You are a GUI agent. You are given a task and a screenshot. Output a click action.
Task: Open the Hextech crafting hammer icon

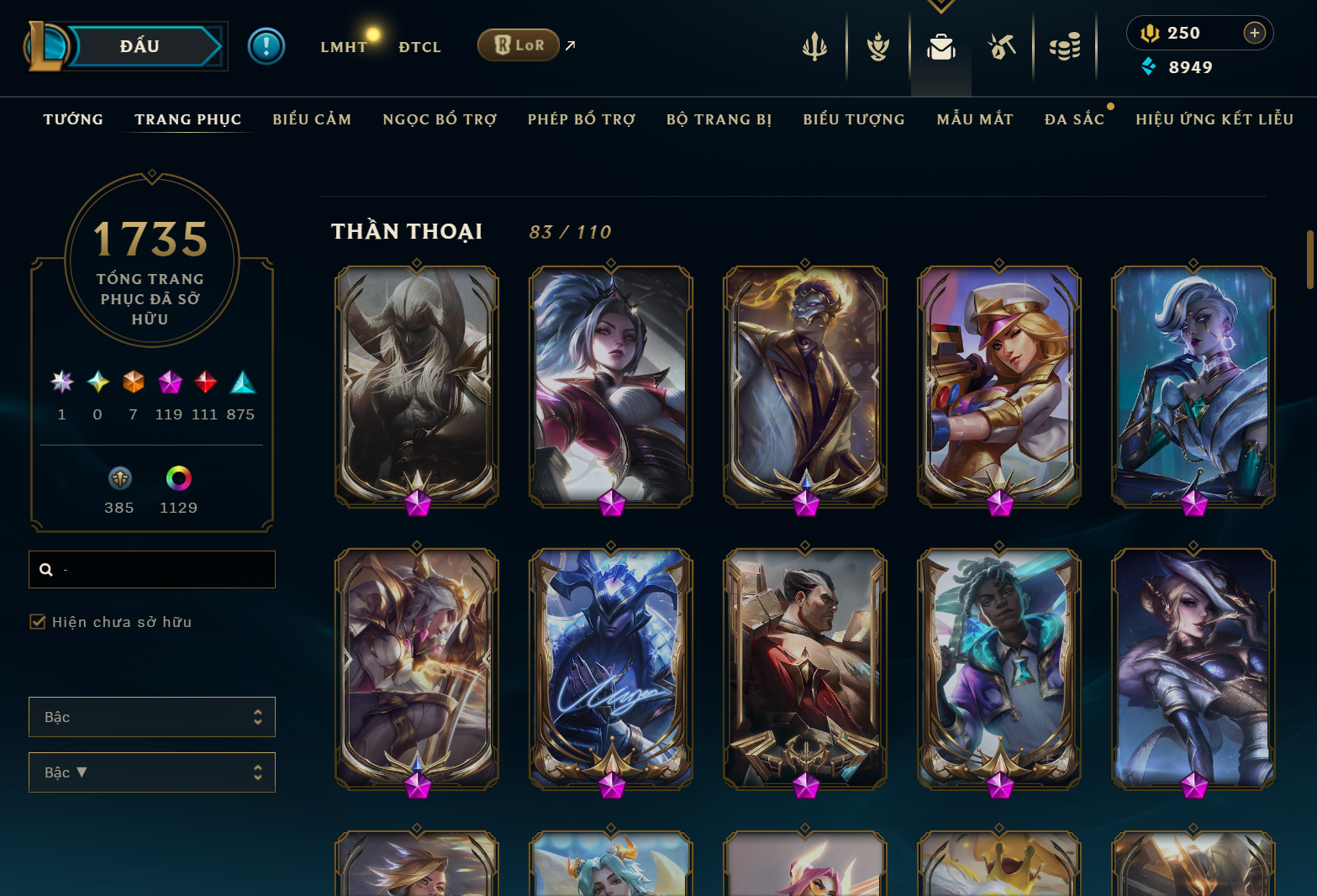tap(1003, 48)
